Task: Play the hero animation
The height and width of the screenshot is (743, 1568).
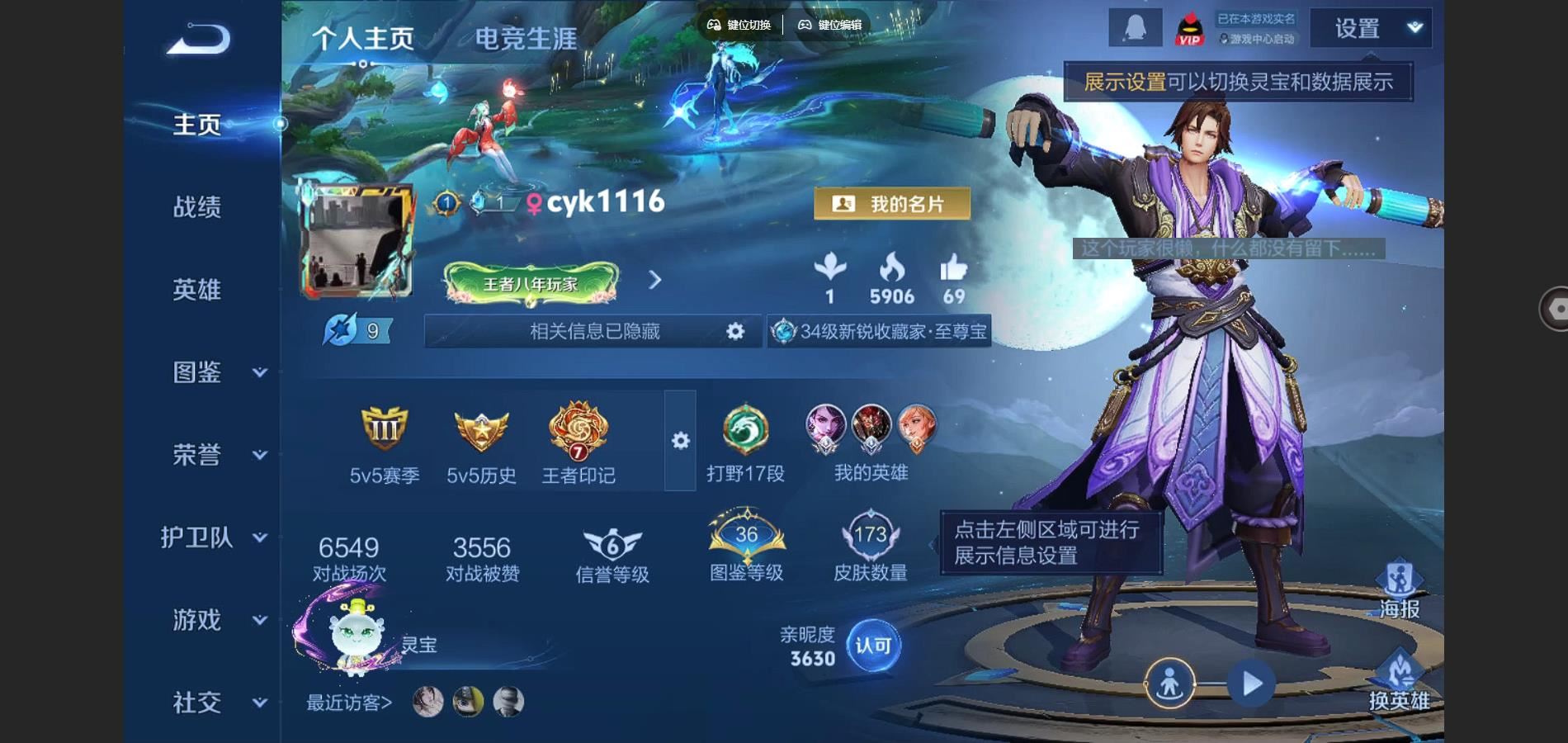Action: pos(1251,684)
